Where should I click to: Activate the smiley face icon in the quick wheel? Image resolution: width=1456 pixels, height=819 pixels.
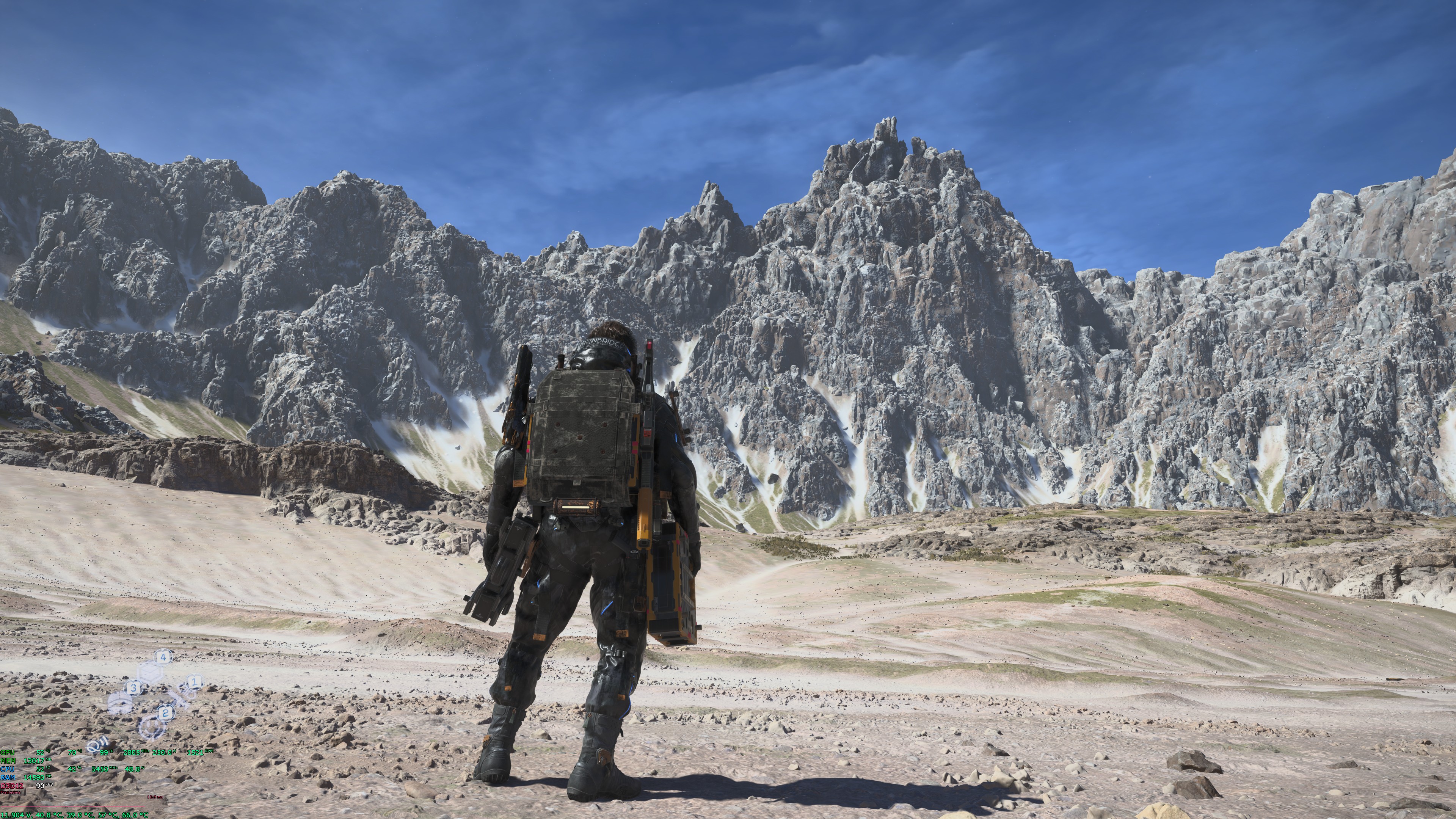[152, 728]
